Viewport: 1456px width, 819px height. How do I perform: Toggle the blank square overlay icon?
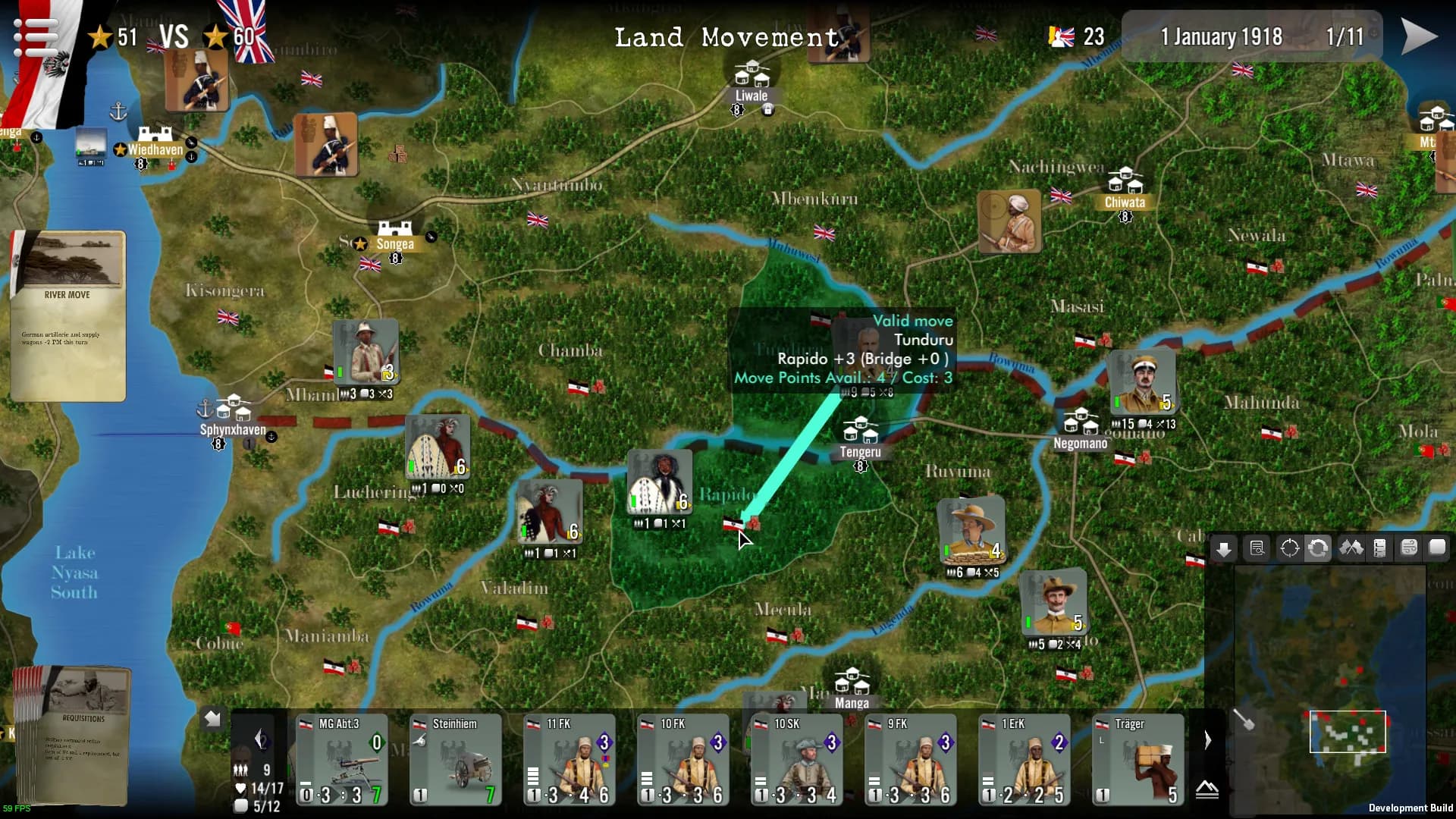(x=1439, y=548)
